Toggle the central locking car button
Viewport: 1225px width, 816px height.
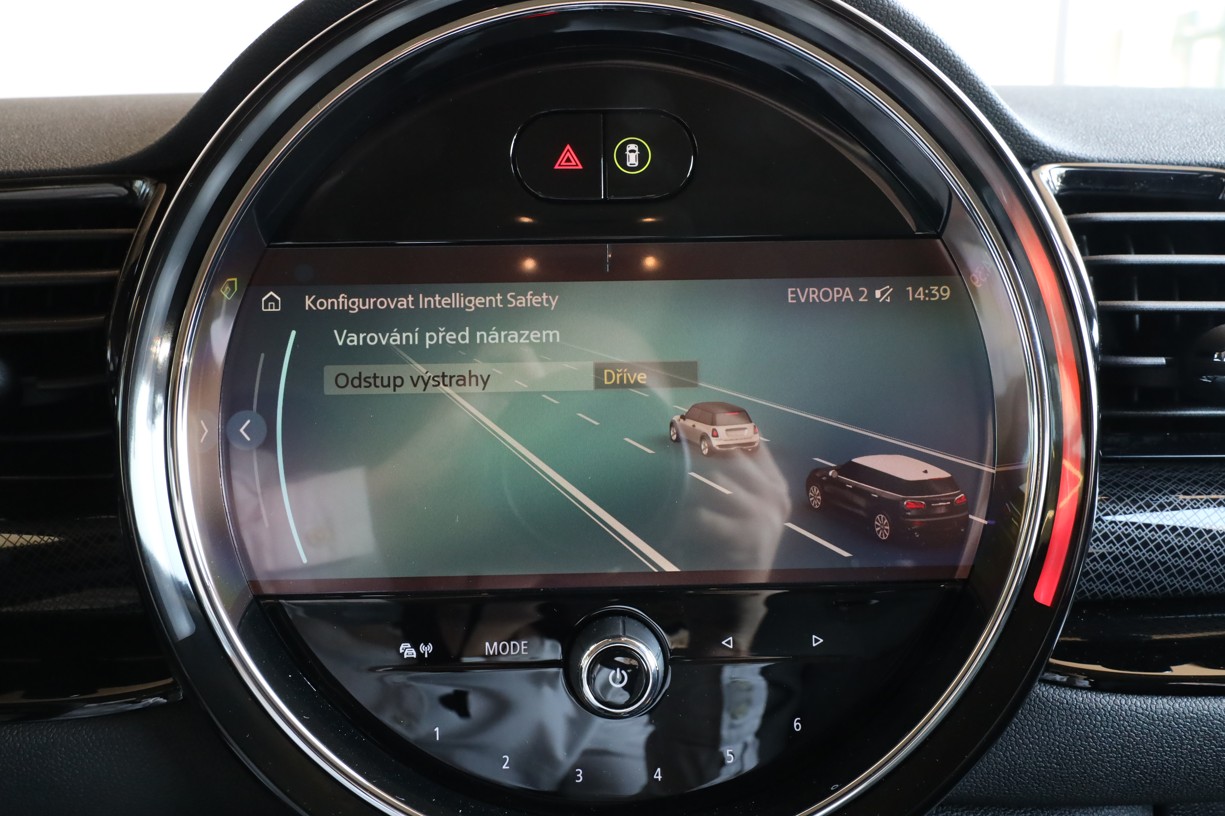point(632,155)
